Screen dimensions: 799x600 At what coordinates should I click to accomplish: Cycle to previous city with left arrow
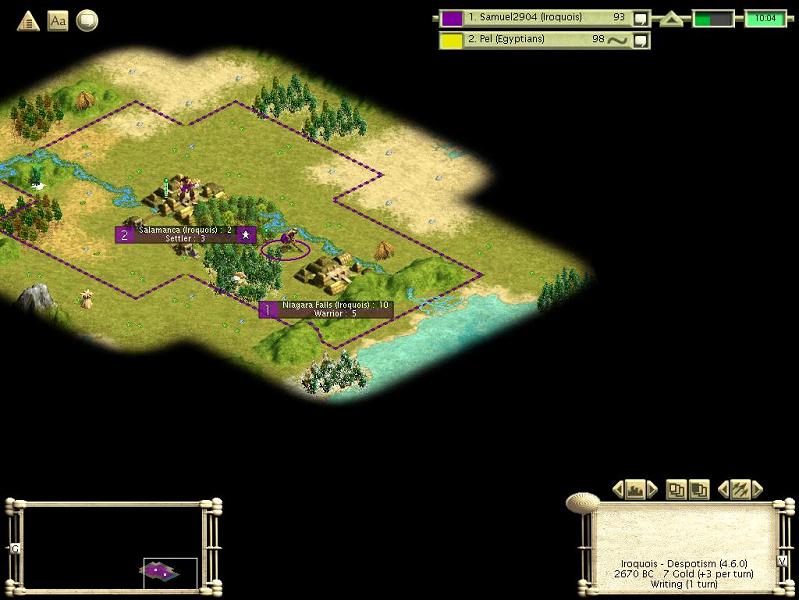pos(617,489)
